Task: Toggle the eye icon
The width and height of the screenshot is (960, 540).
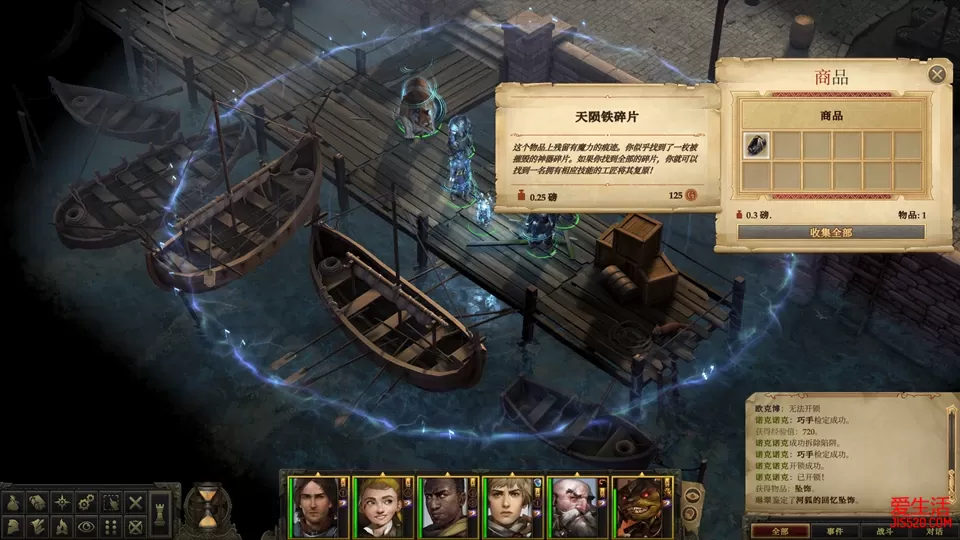Action: pos(86,526)
